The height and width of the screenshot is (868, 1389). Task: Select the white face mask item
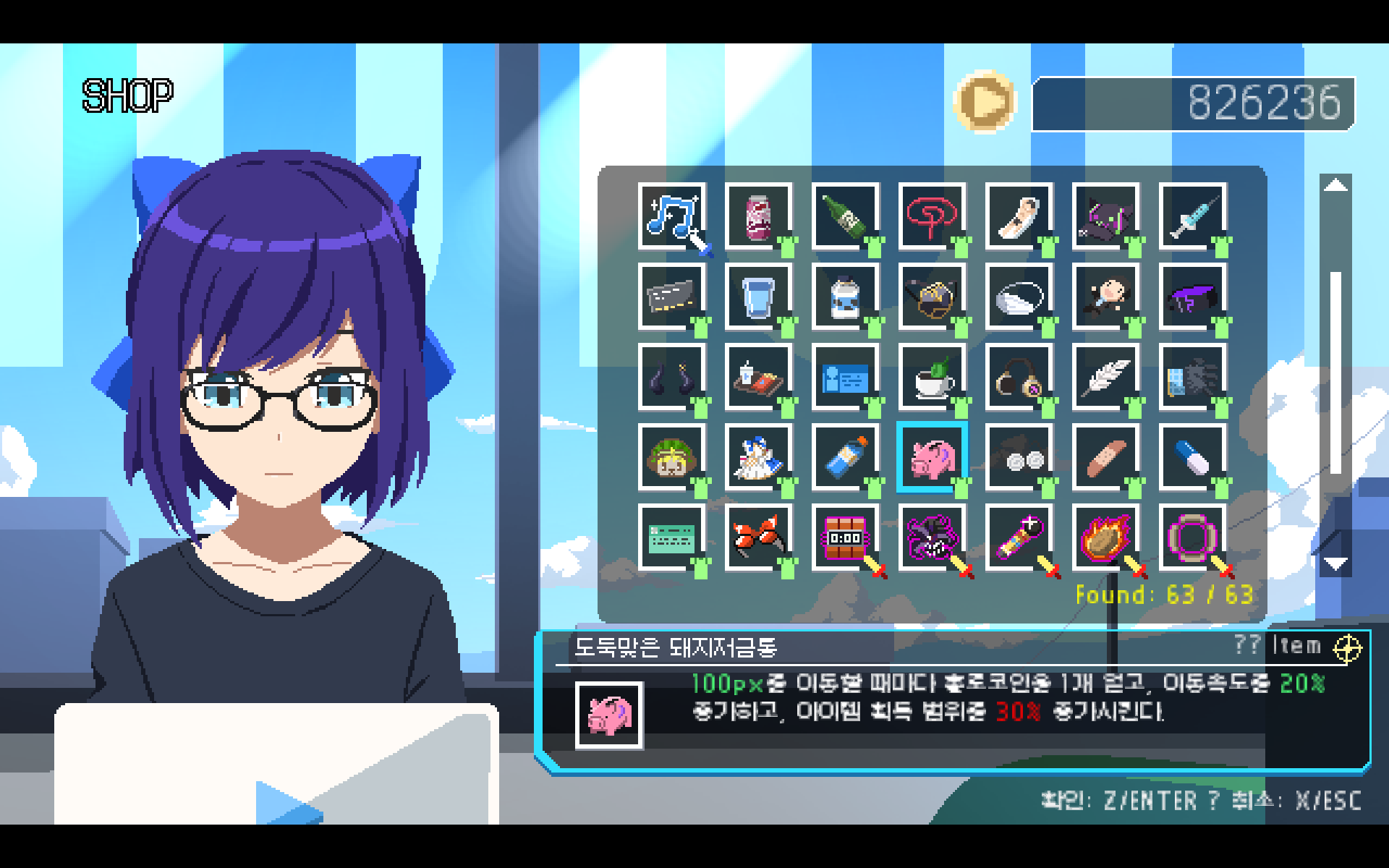[1019, 297]
